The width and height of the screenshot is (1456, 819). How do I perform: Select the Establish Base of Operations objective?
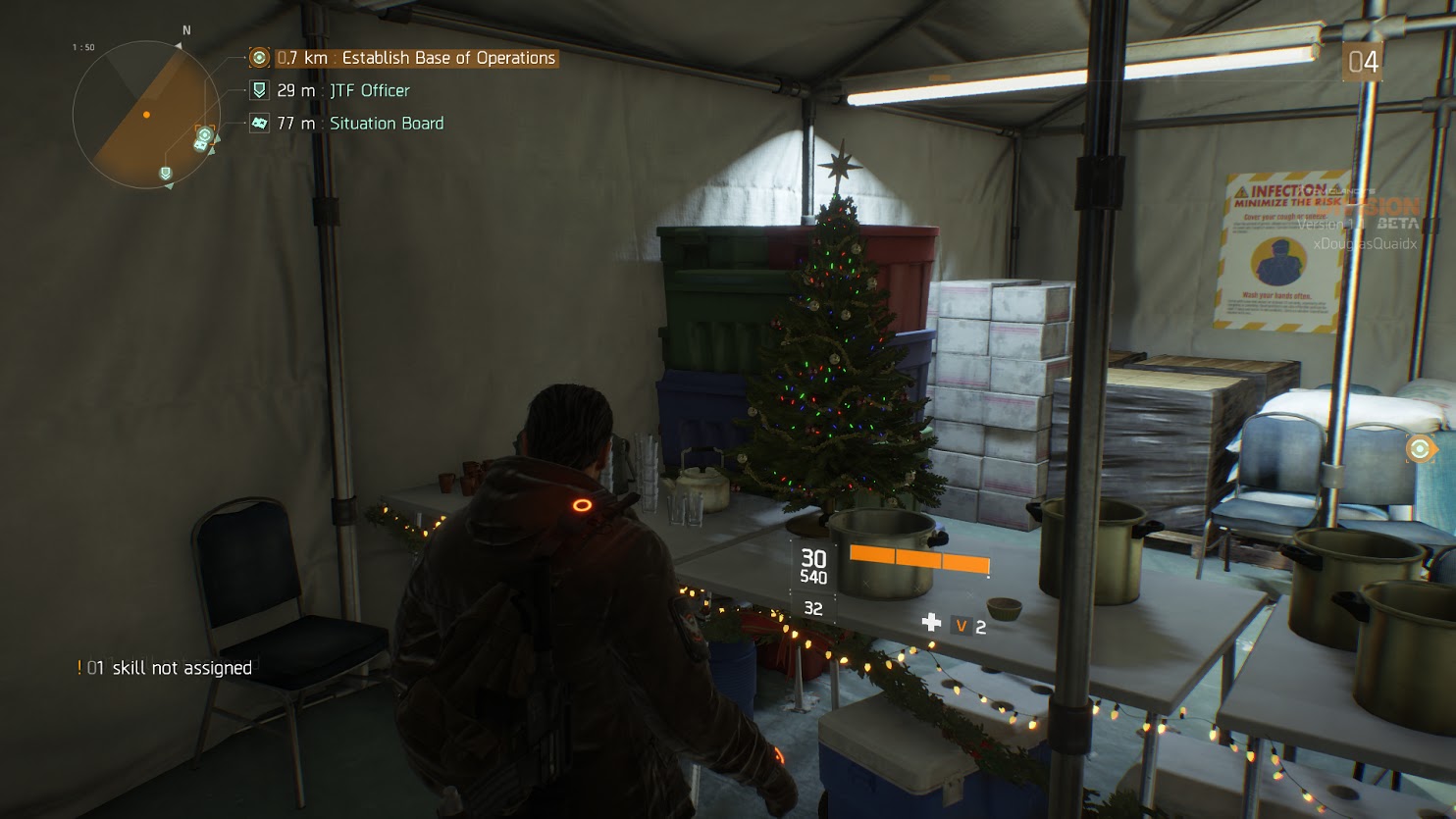(415, 58)
